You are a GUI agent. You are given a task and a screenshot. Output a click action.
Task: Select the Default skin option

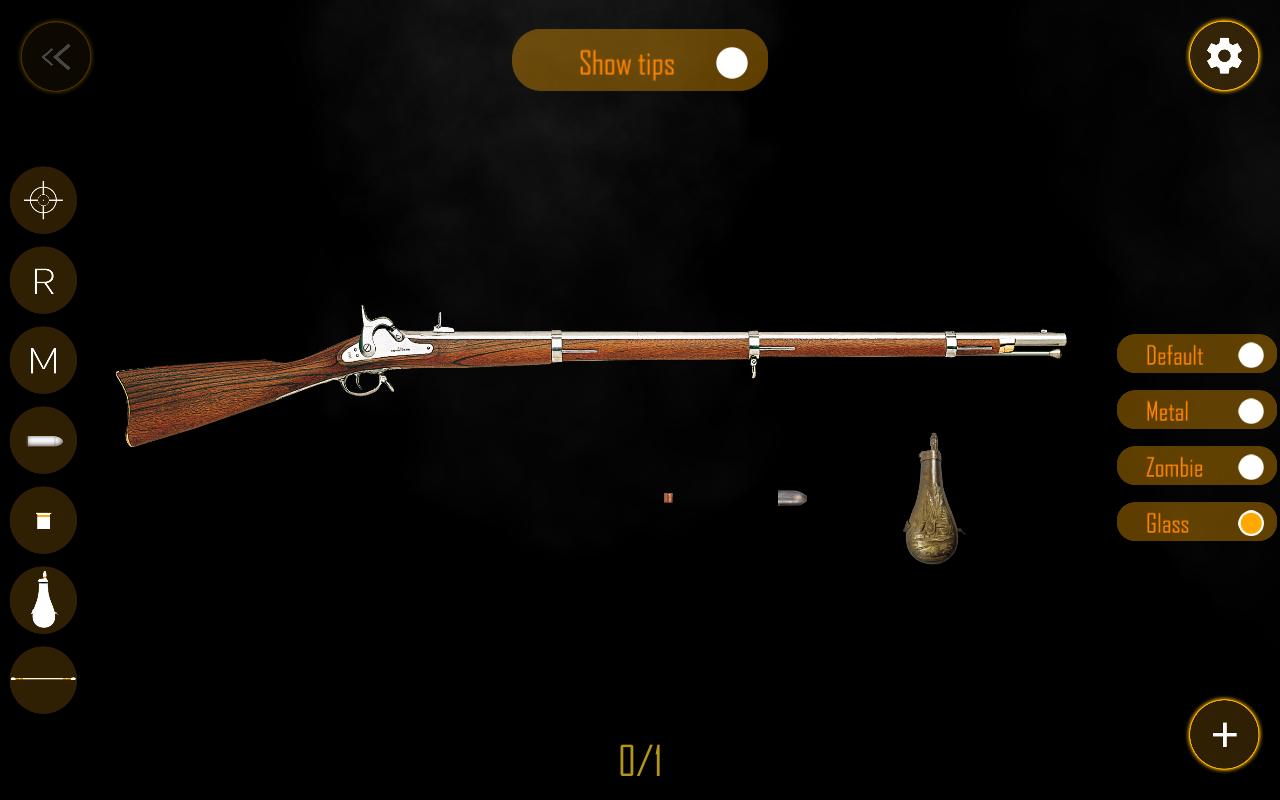(1196, 355)
